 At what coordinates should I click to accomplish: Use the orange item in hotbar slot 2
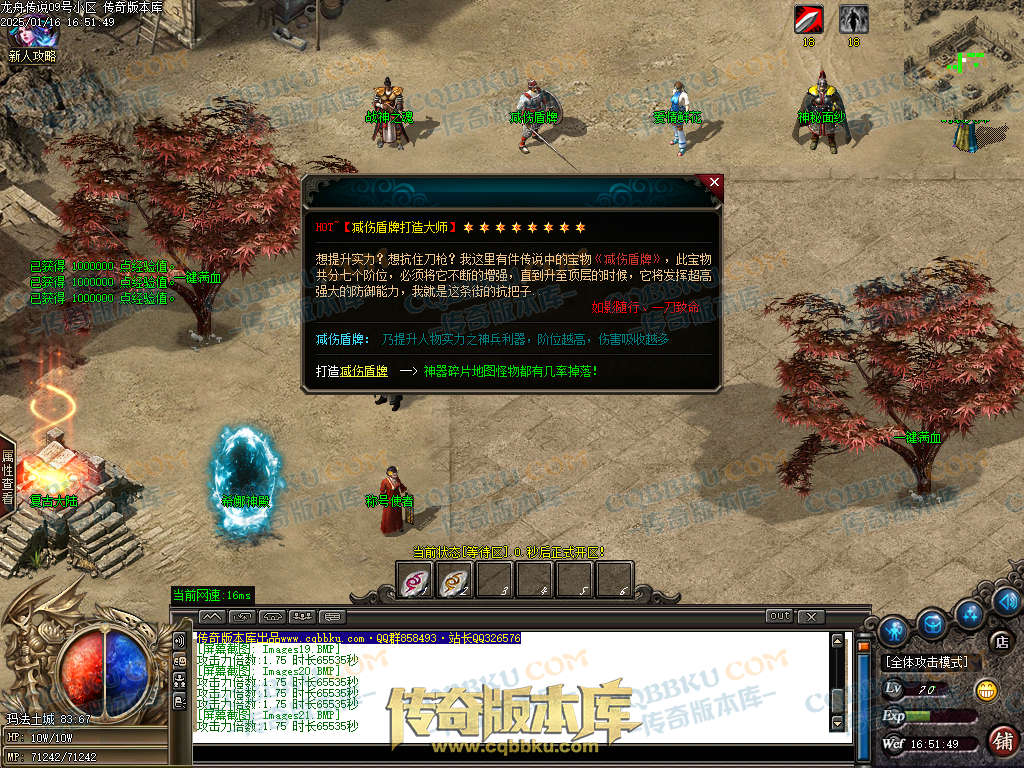coord(455,580)
